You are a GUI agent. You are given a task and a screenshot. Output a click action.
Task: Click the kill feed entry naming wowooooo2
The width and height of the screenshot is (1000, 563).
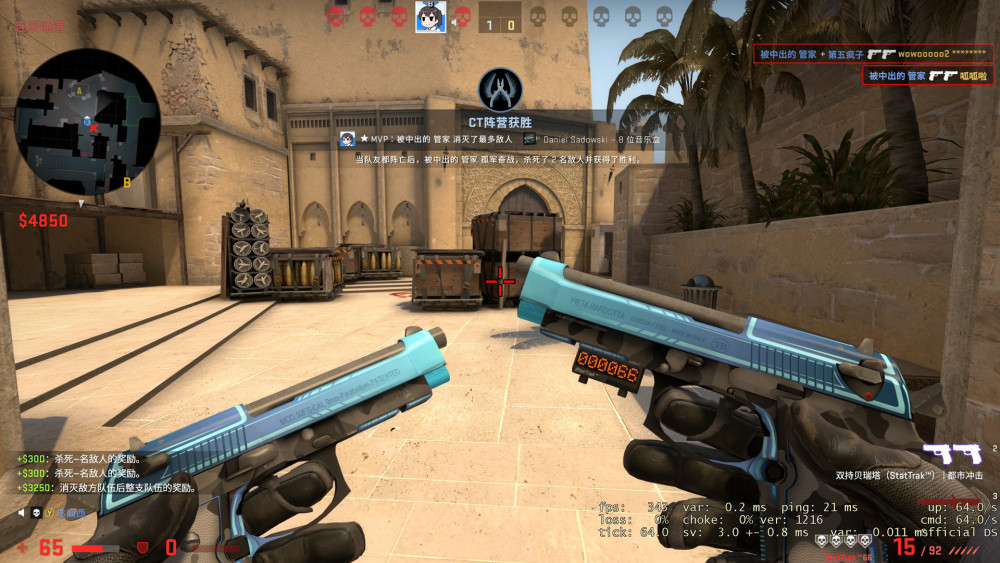[x=869, y=53]
